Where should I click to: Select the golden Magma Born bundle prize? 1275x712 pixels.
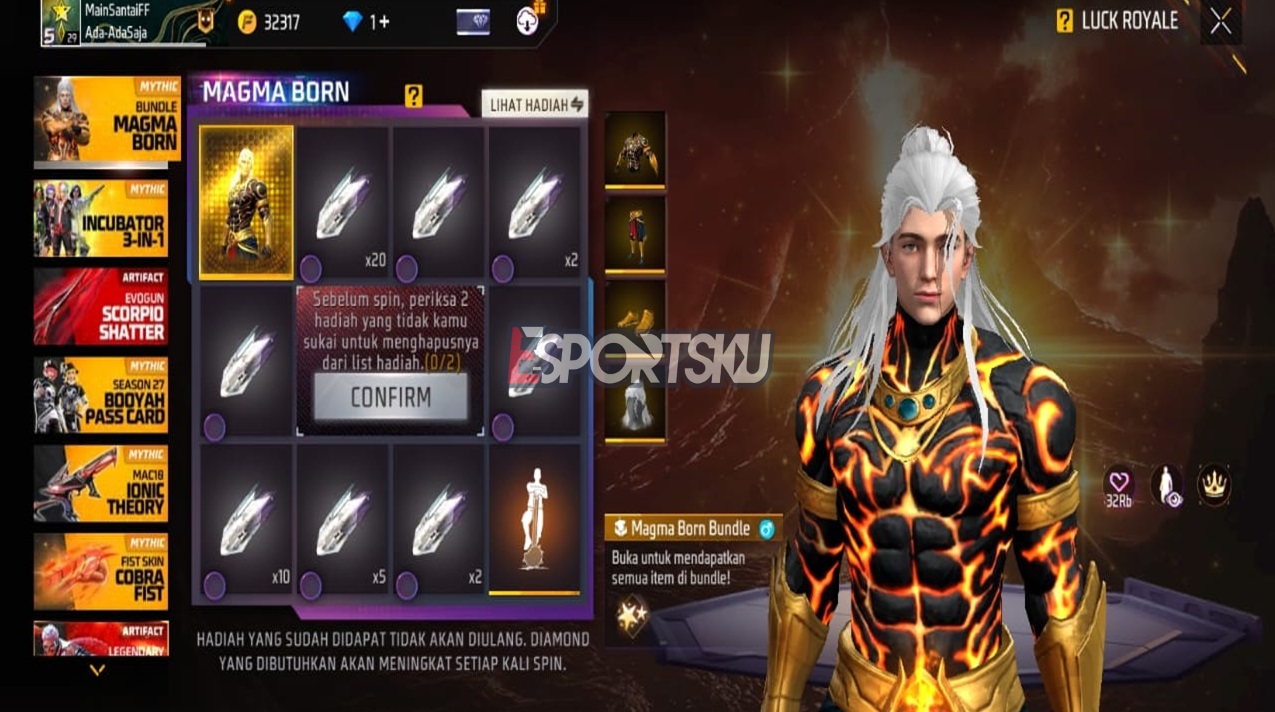tap(246, 201)
